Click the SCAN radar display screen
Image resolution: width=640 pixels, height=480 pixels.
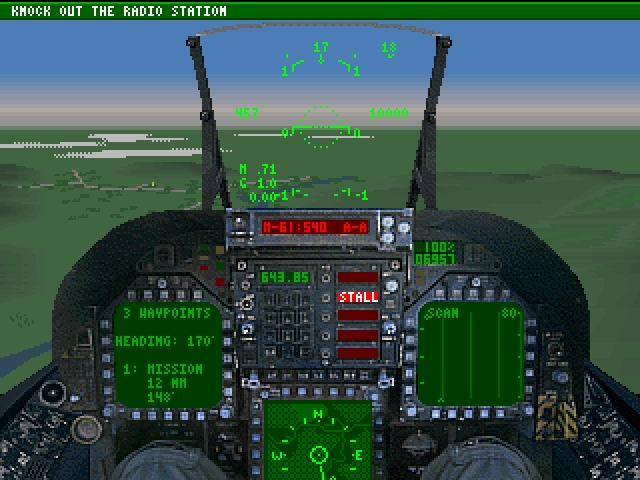(470, 354)
